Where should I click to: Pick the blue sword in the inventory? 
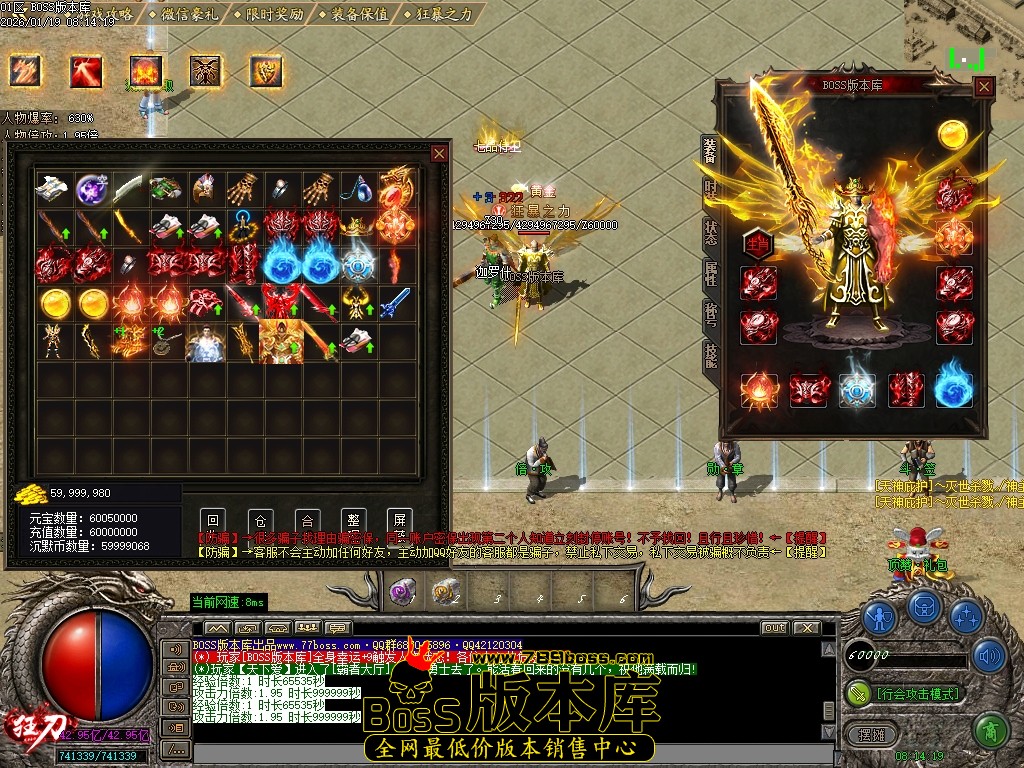coord(396,299)
